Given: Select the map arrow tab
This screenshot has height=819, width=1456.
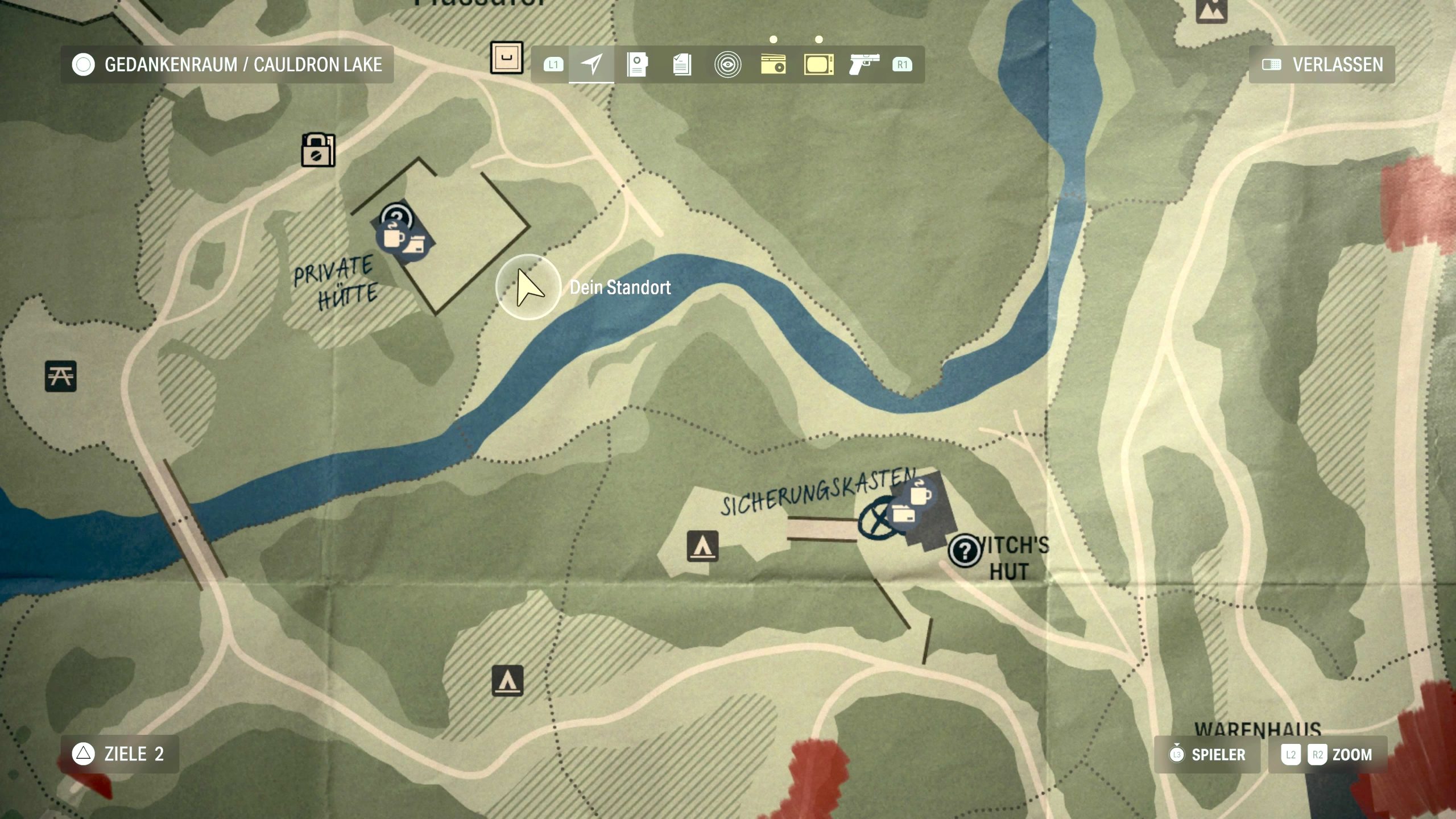Looking at the screenshot, I should [x=591, y=64].
